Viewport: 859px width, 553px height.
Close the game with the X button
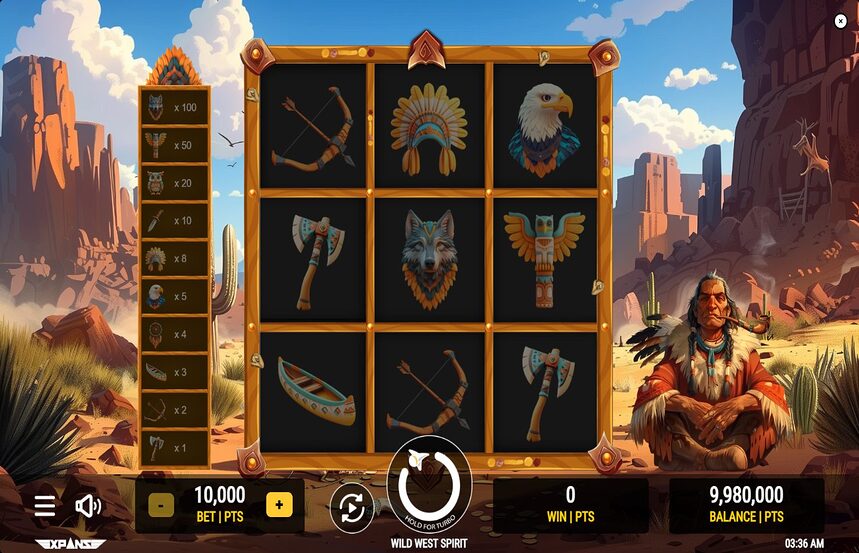840,21
